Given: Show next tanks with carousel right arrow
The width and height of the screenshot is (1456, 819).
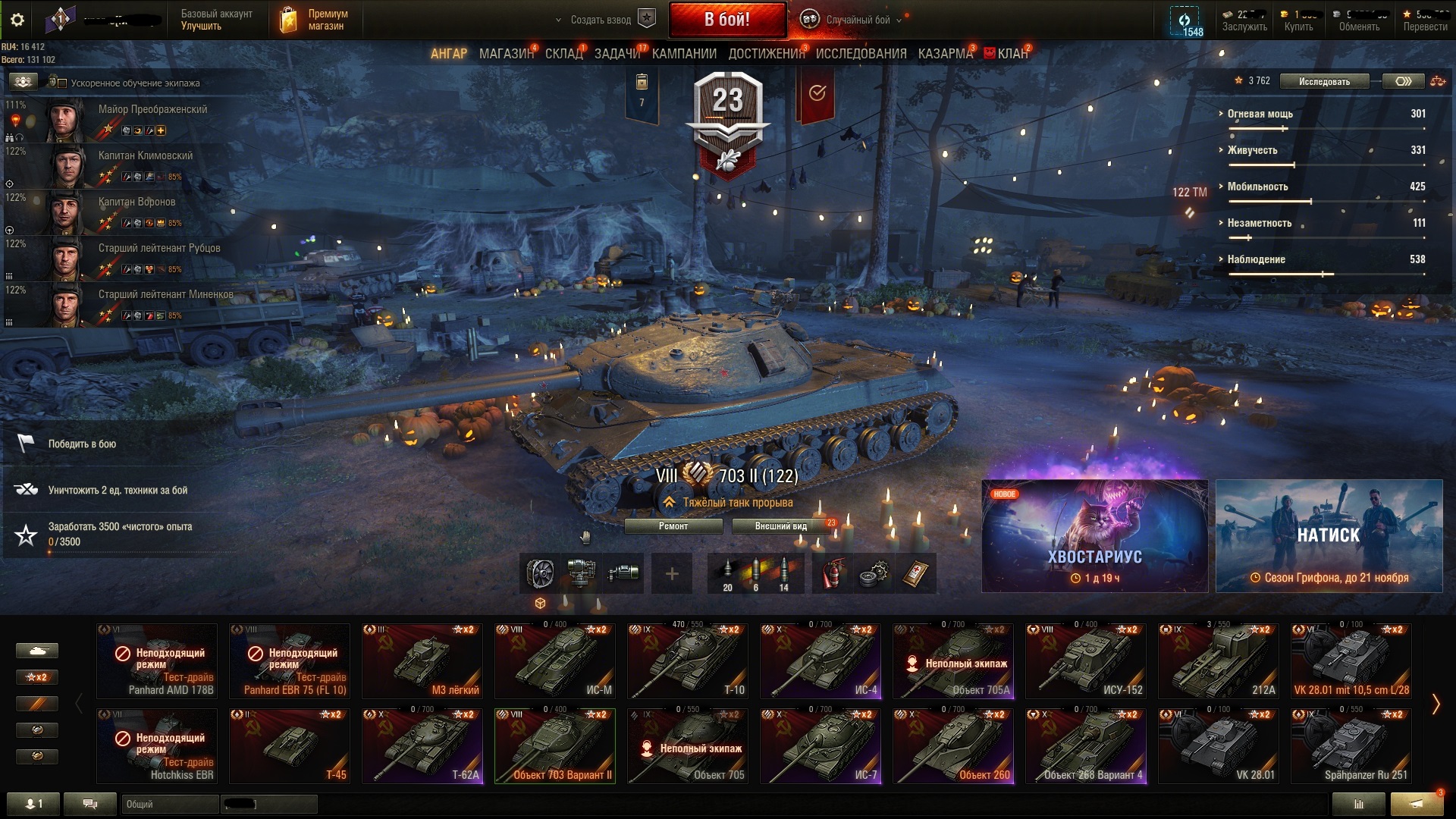Looking at the screenshot, I should [x=1436, y=704].
